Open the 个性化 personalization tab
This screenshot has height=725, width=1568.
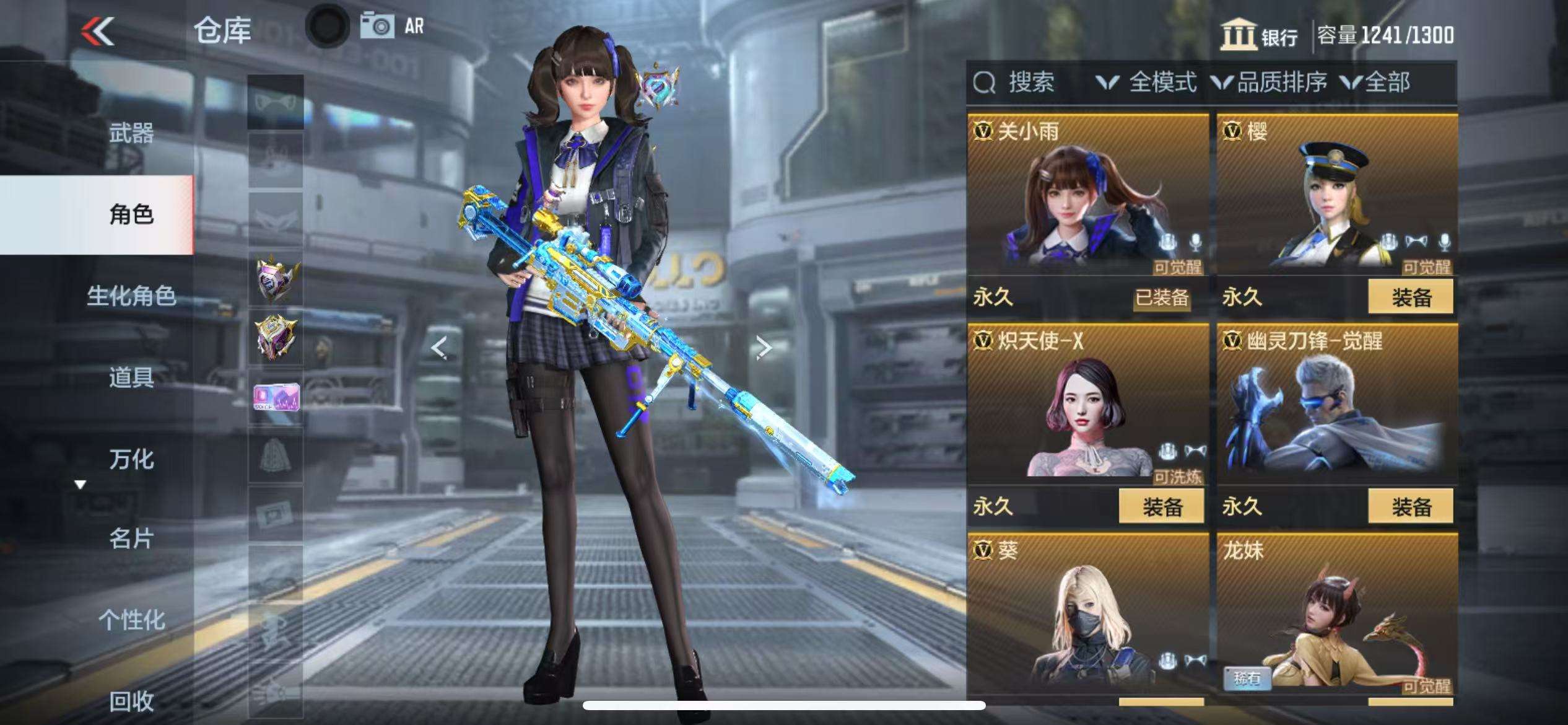(131, 620)
